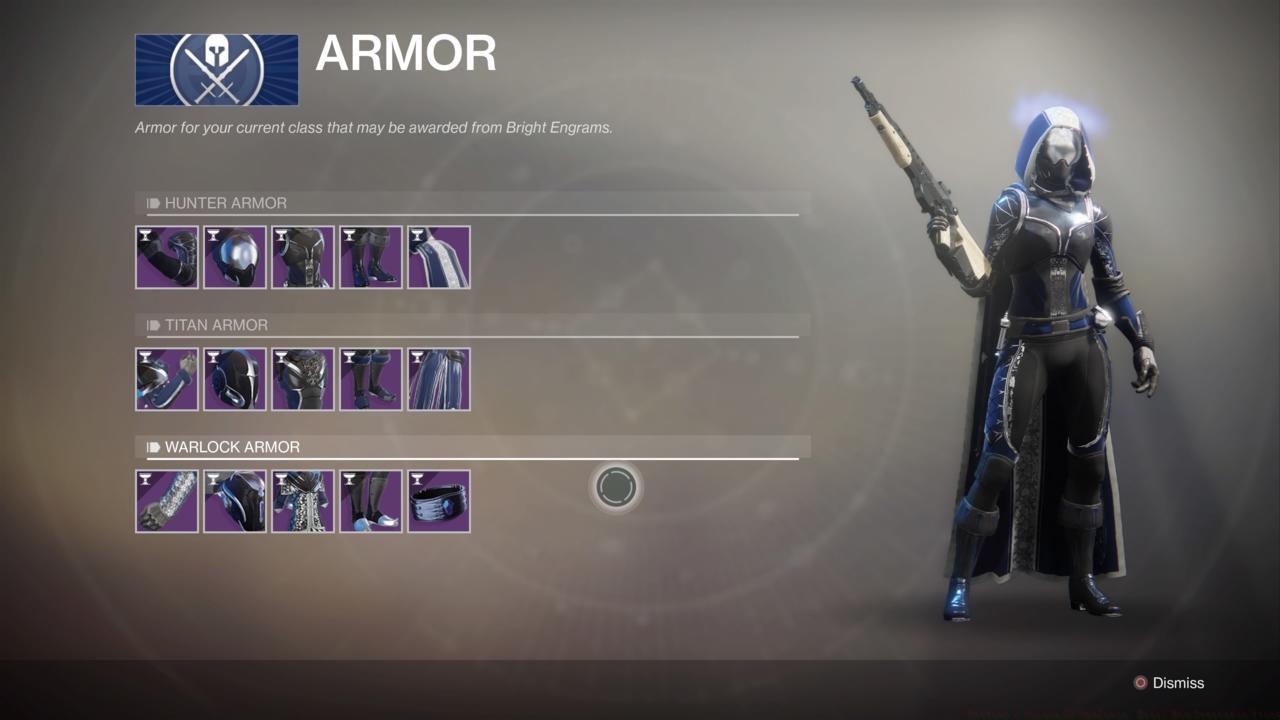Click the central circular indicator

[x=617, y=486]
